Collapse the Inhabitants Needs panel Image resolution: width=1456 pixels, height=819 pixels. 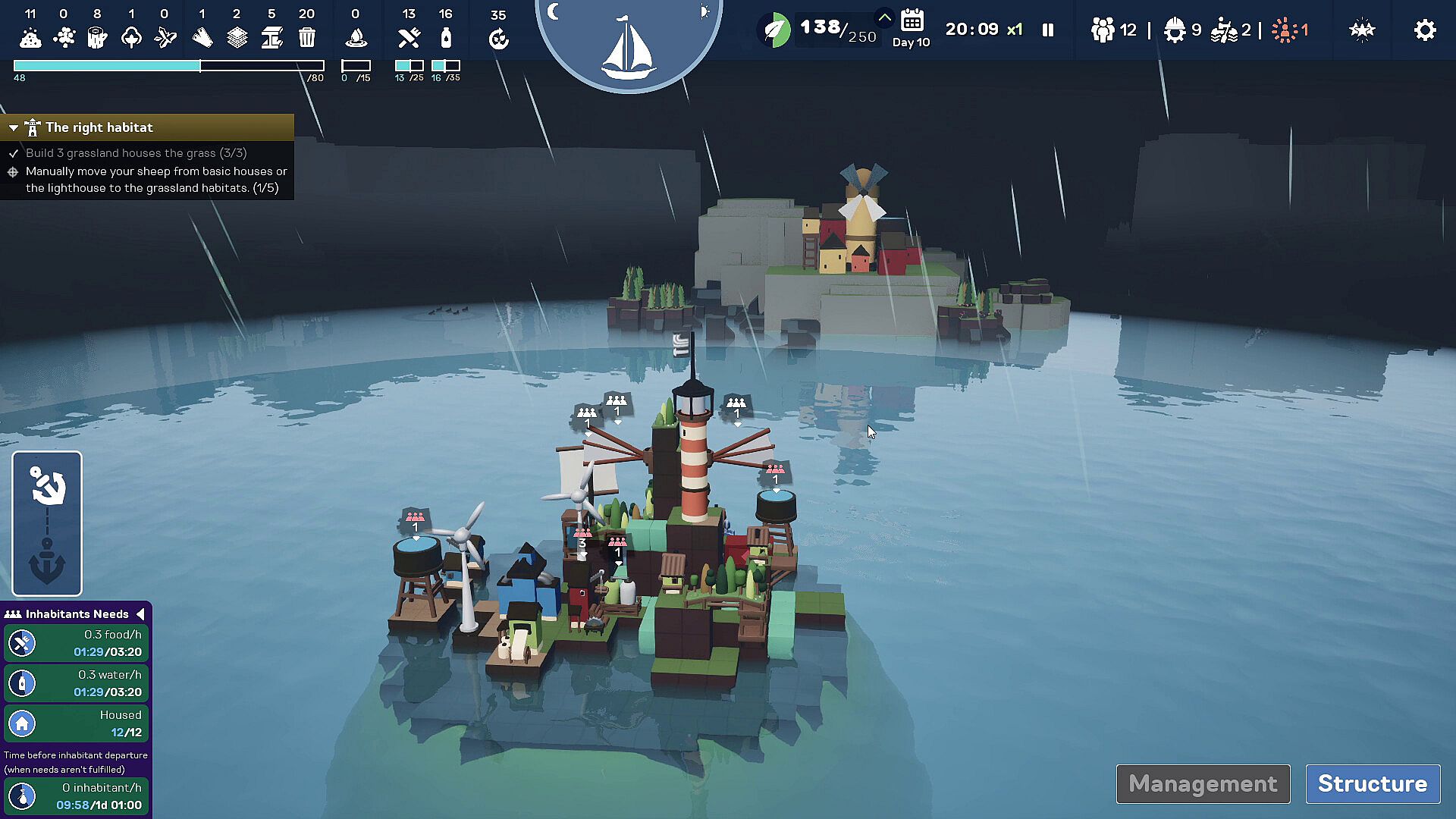pyautogui.click(x=140, y=613)
